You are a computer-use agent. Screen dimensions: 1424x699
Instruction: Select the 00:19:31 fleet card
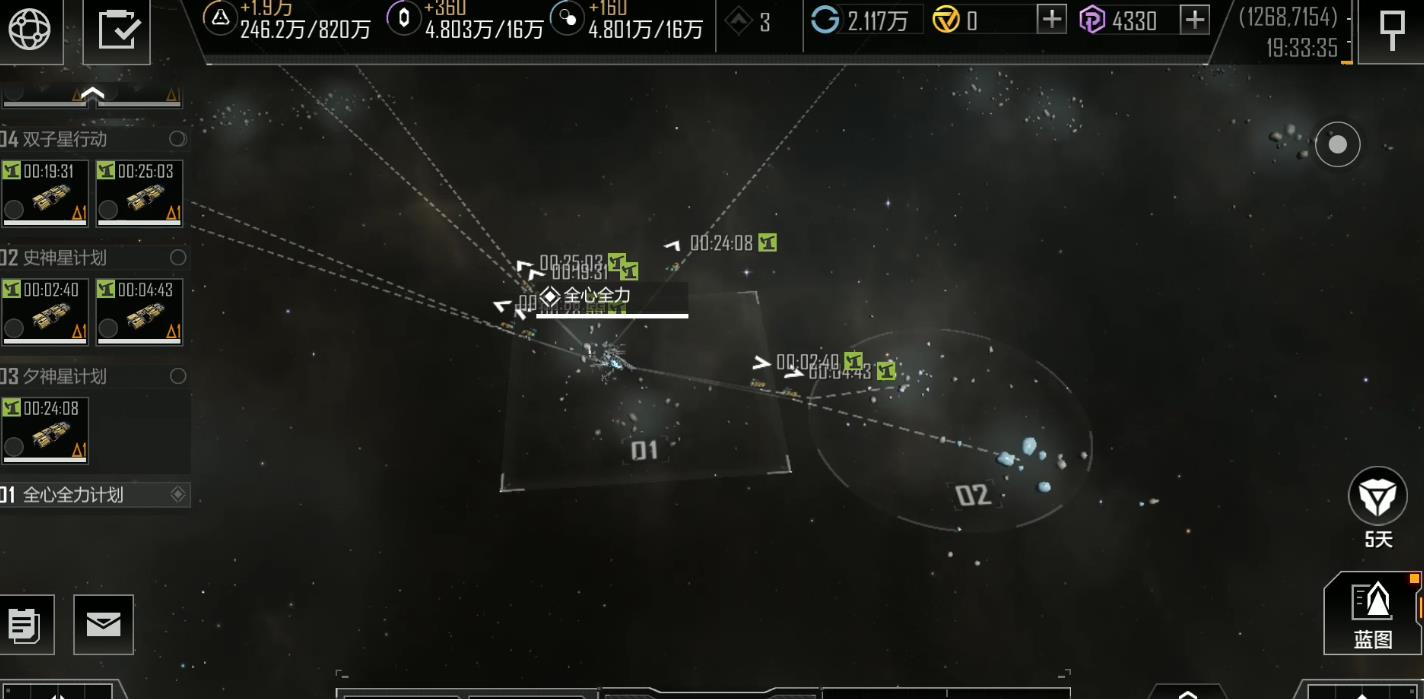(45, 194)
